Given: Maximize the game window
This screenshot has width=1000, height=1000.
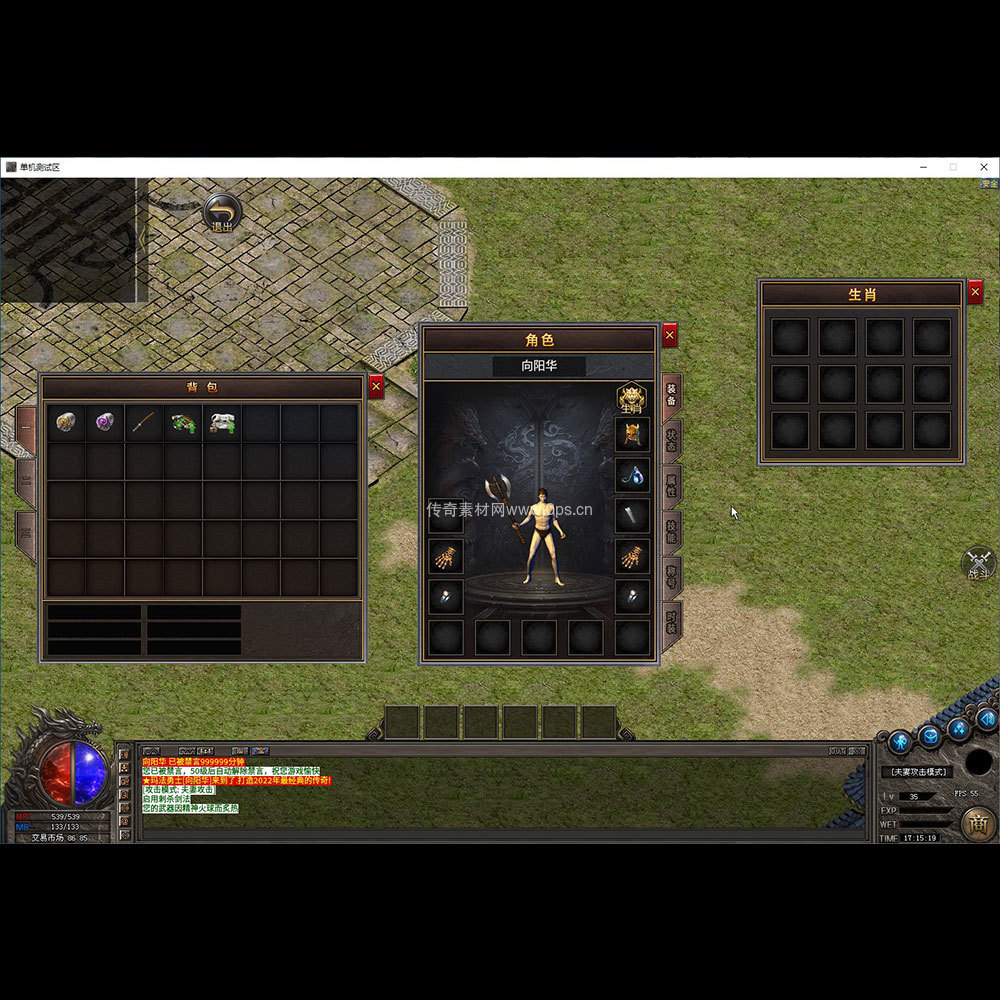Looking at the screenshot, I should [x=953, y=167].
